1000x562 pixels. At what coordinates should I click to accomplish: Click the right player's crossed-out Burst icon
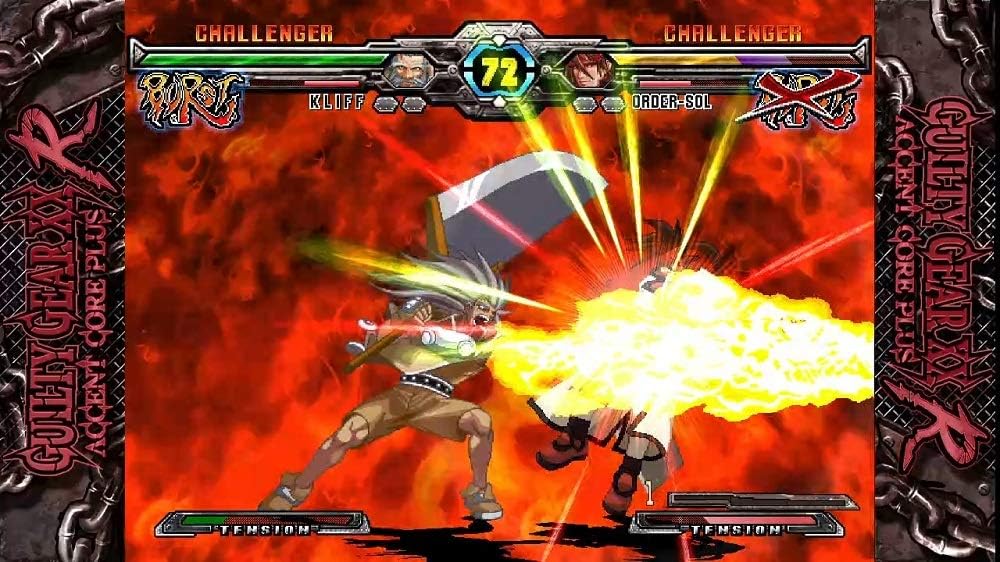(x=806, y=99)
